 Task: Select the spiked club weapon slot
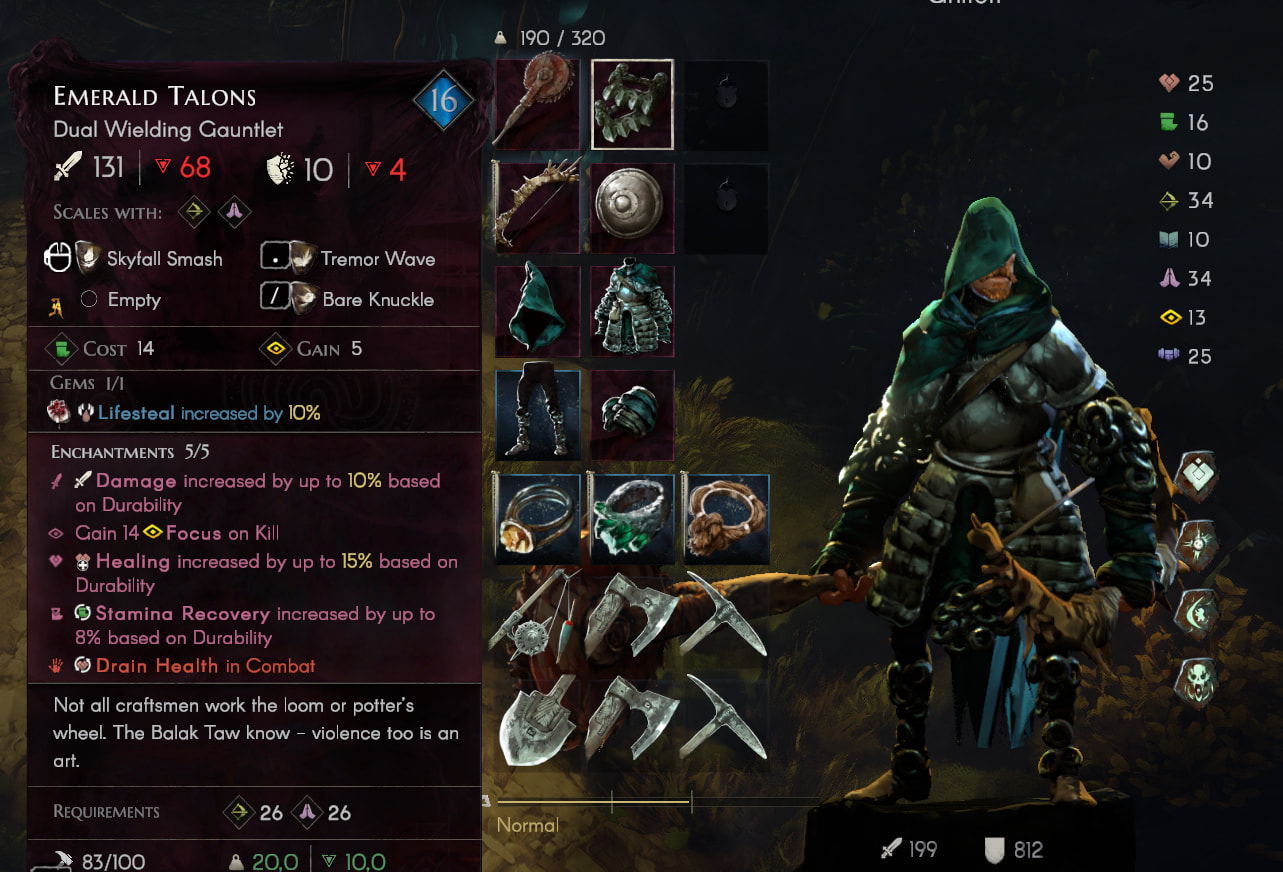[538, 104]
